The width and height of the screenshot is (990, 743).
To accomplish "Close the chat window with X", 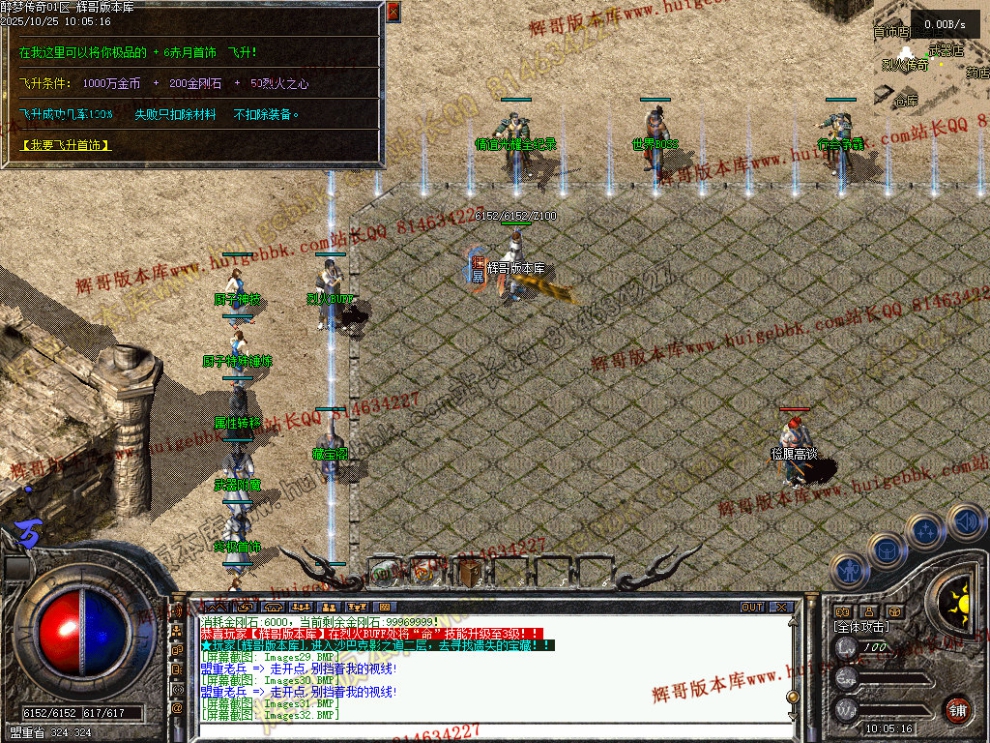I will tap(780, 607).
